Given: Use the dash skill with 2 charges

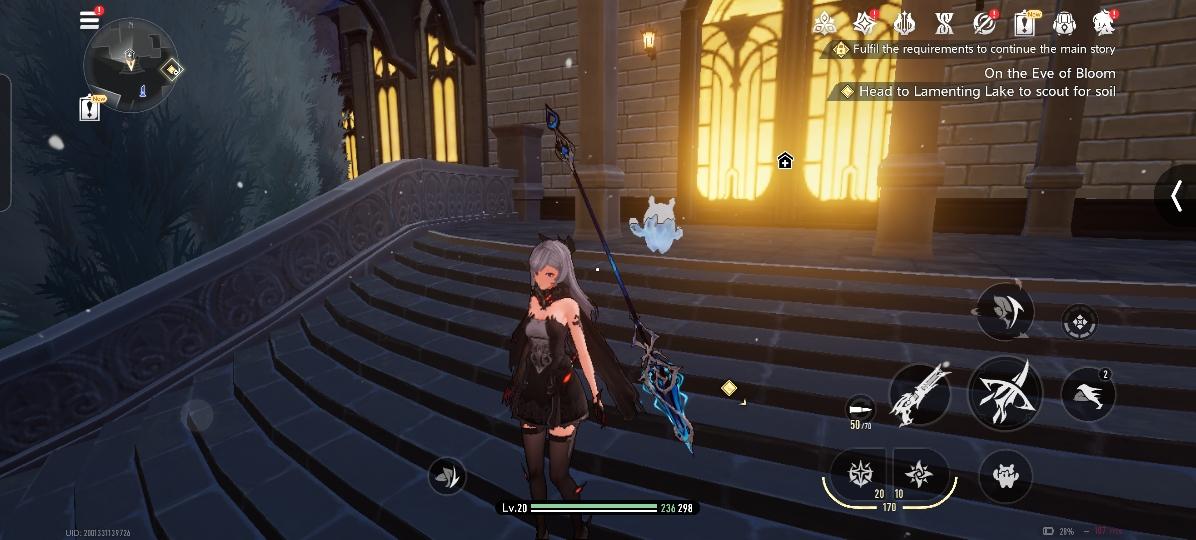Looking at the screenshot, I should (x=1088, y=394).
